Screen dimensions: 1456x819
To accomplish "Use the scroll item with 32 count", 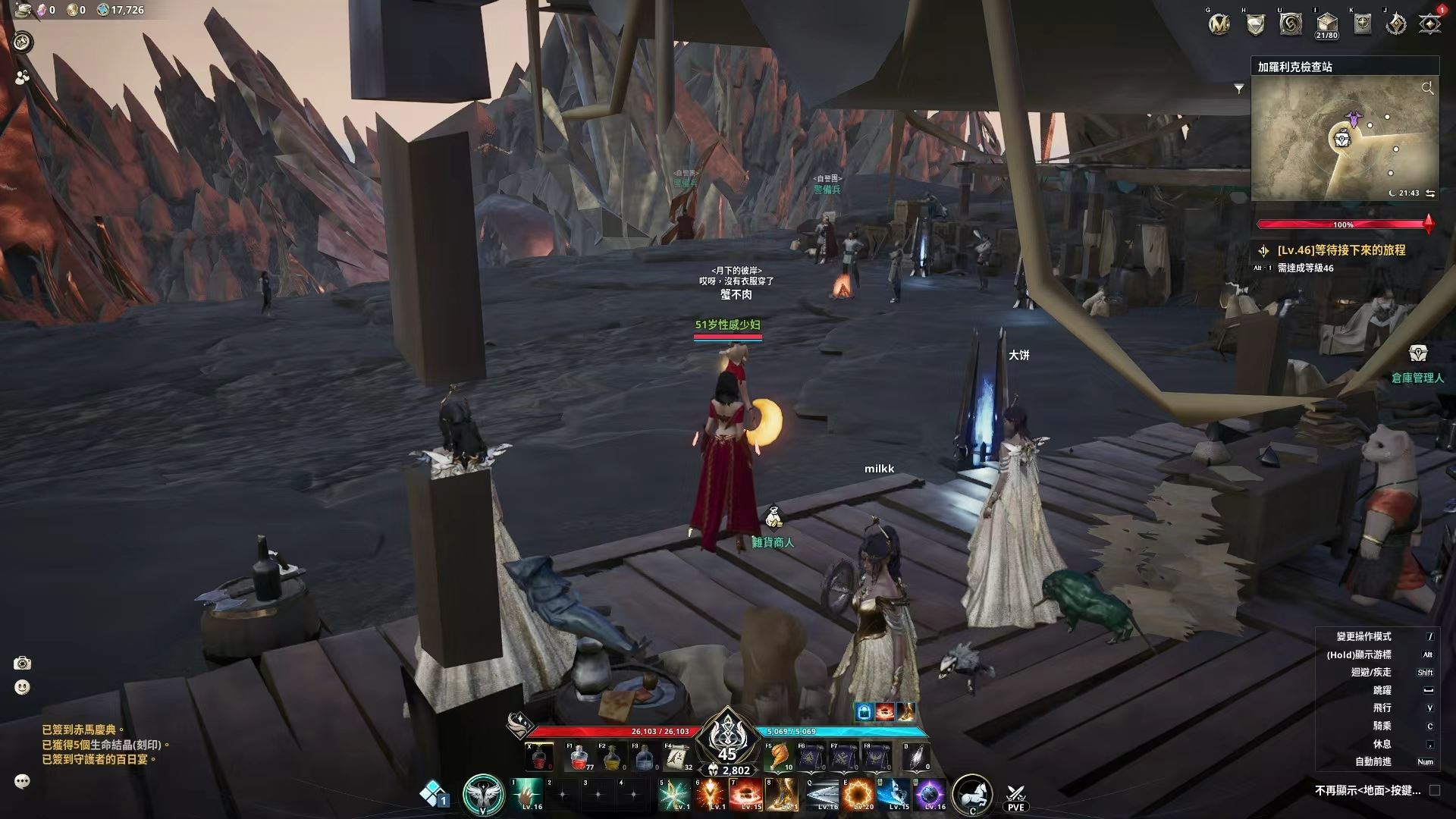I will 678,757.
